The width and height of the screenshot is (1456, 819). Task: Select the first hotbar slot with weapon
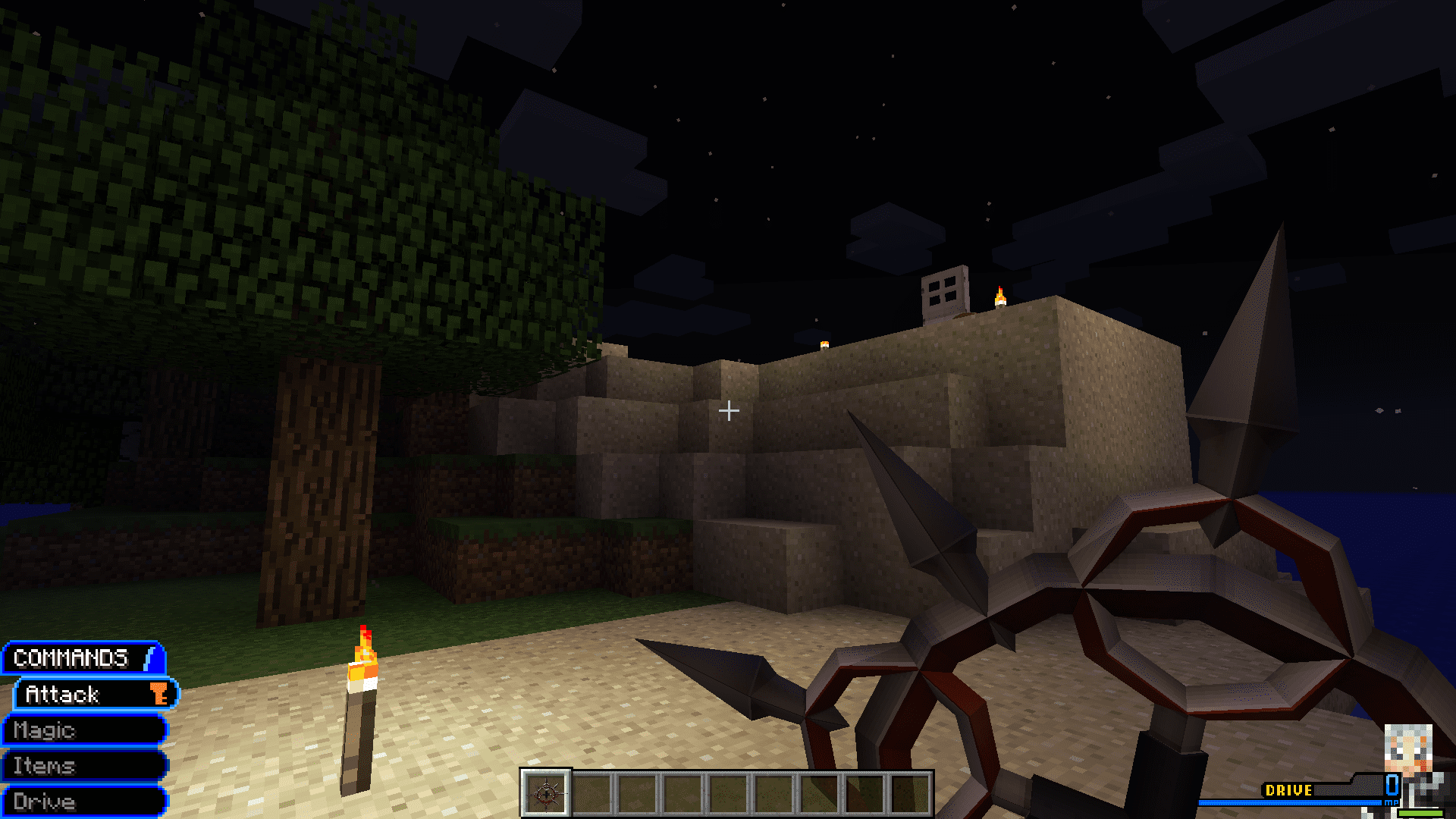546,794
